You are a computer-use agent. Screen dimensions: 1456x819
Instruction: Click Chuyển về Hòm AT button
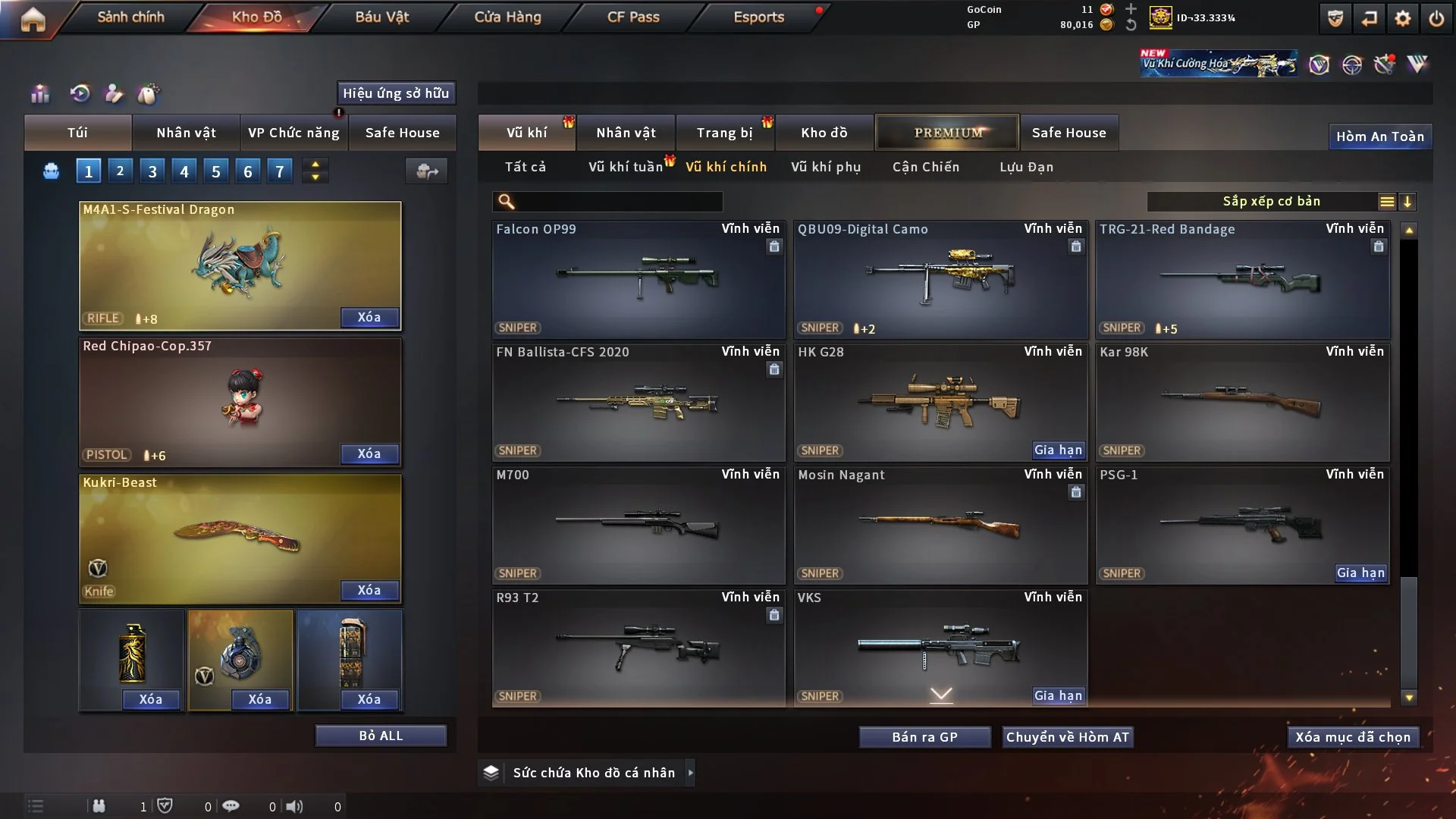(1067, 737)
